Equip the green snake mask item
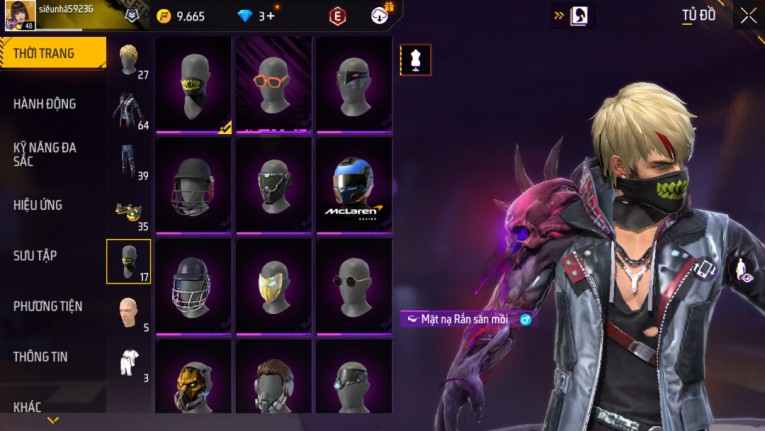 (193, 84)
